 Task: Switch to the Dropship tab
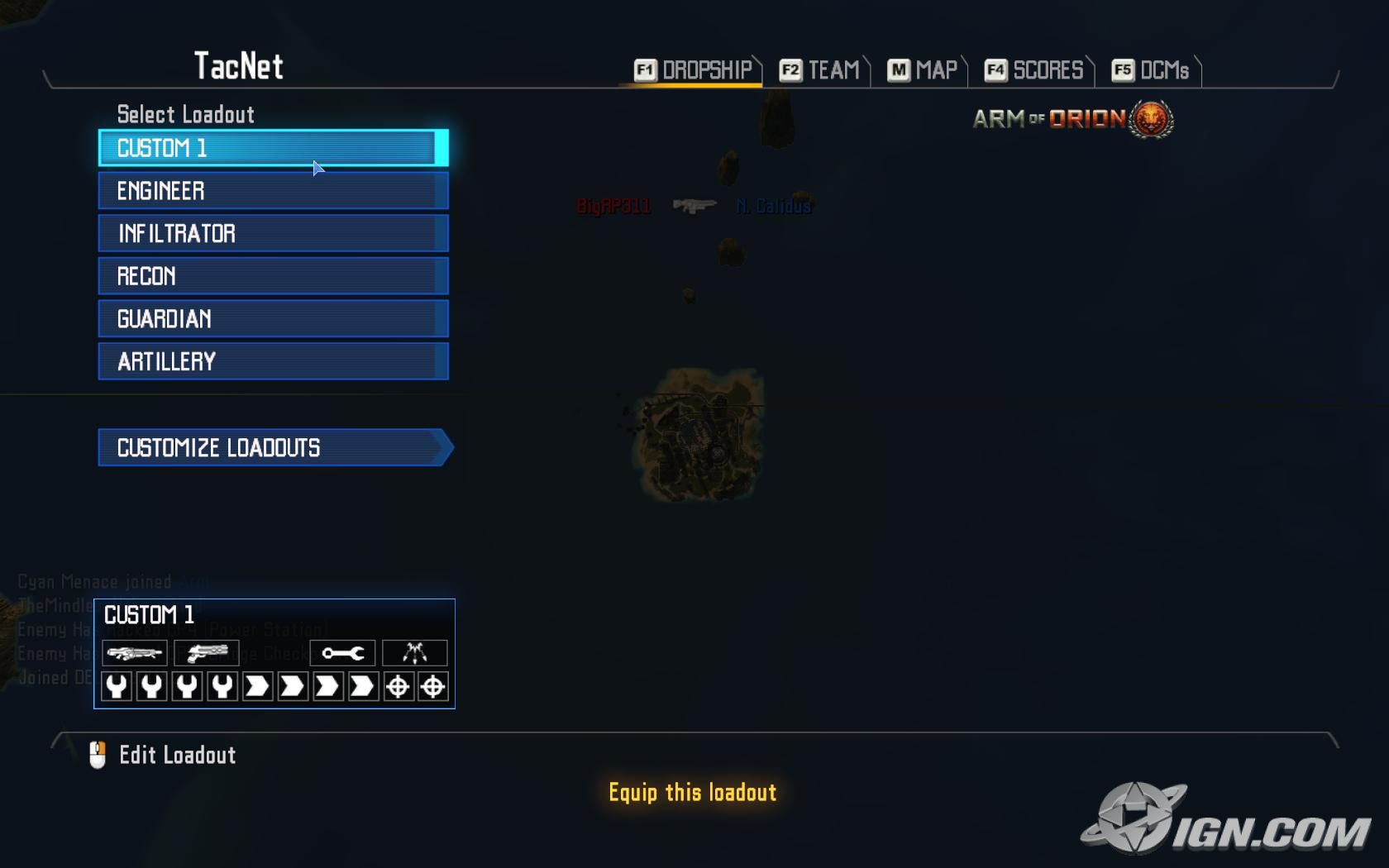point(694,70)
